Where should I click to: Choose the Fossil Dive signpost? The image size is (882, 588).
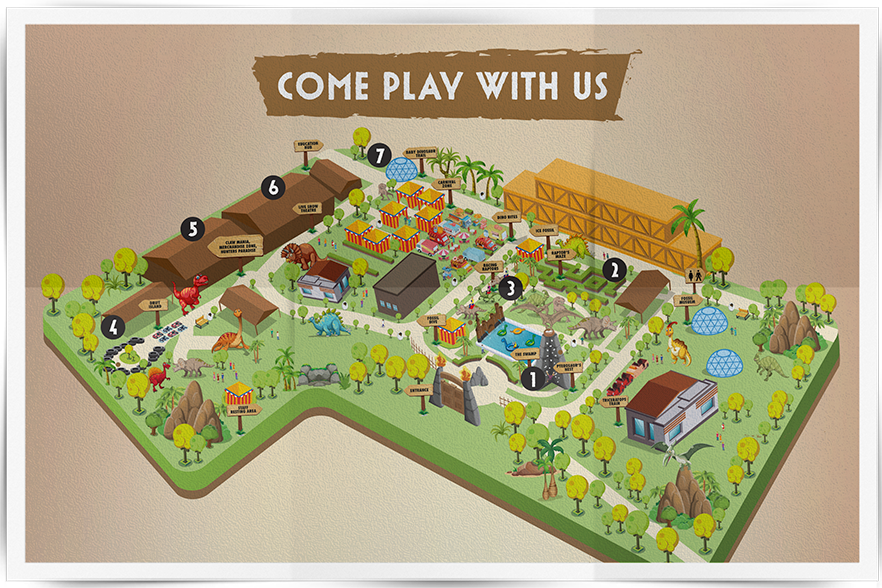tap(433, 318)
